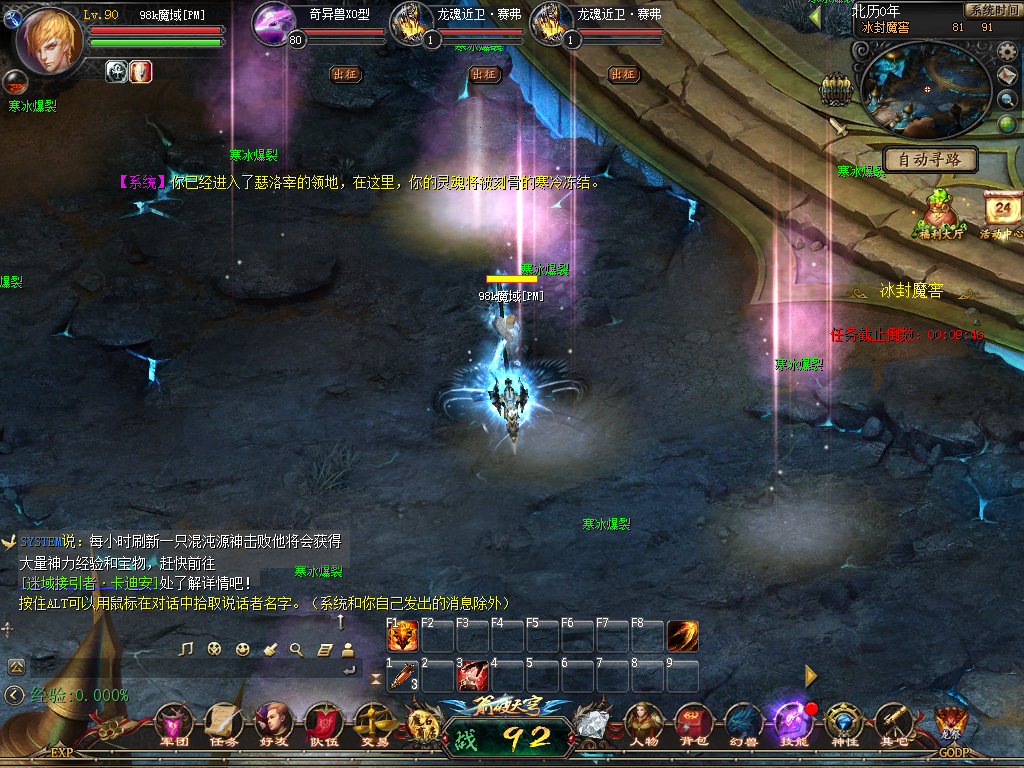Image resolution: width=1024 pixels, height=768 pixels.
Task: Open the 活动中心 activity center calendar
Action: click(1002, 212)
